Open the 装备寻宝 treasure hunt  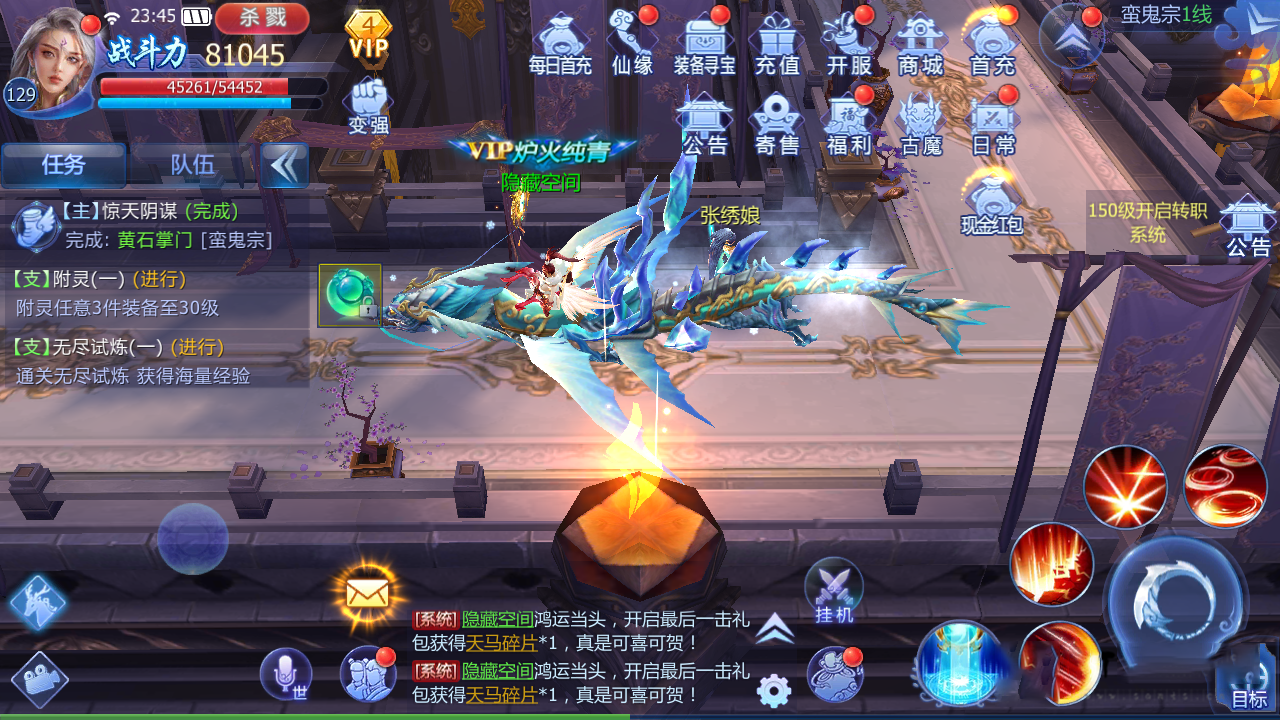pos(705,43)
